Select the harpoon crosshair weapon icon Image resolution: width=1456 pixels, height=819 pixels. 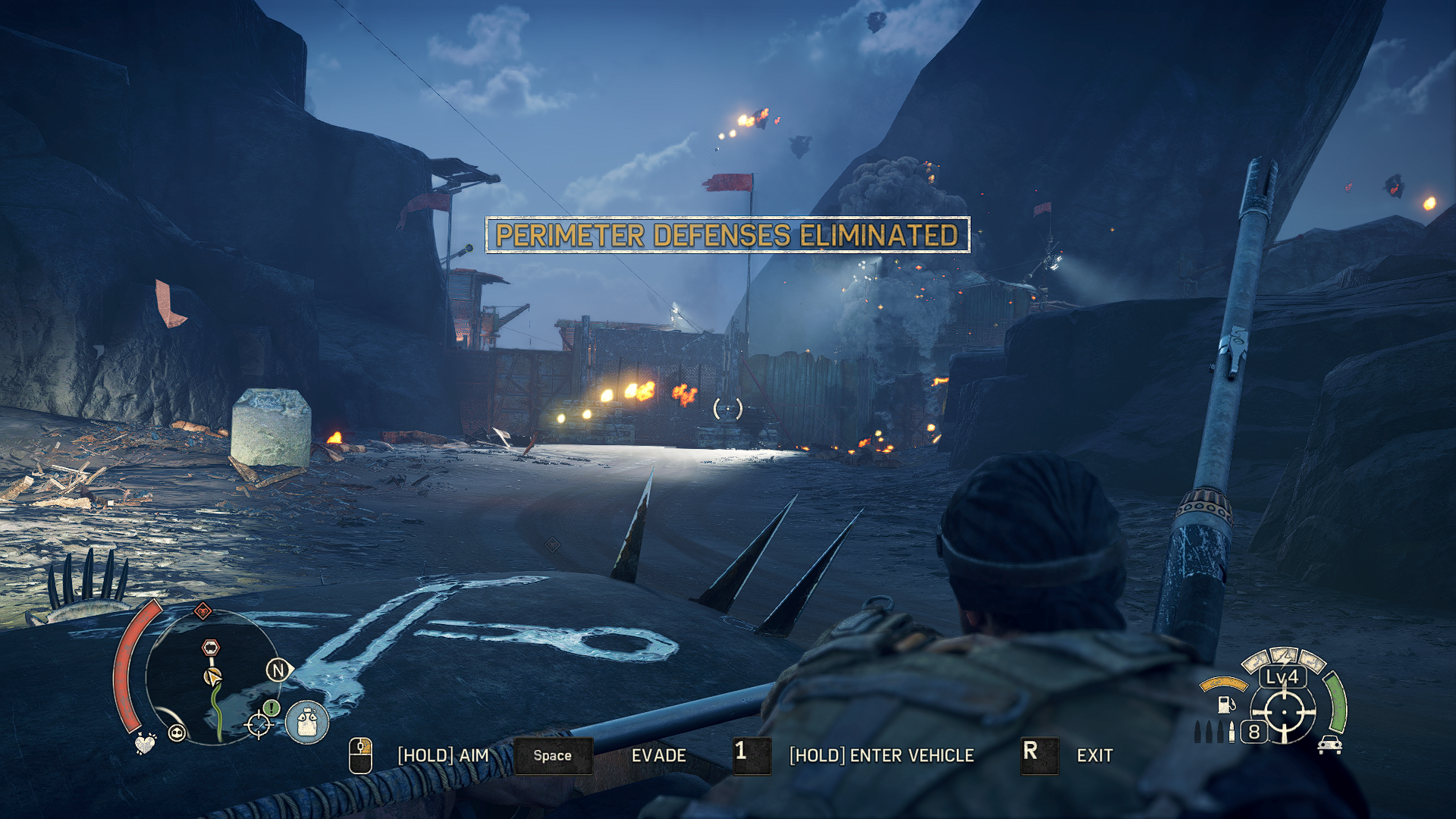pyautogui.click(x=1283, y=713)
